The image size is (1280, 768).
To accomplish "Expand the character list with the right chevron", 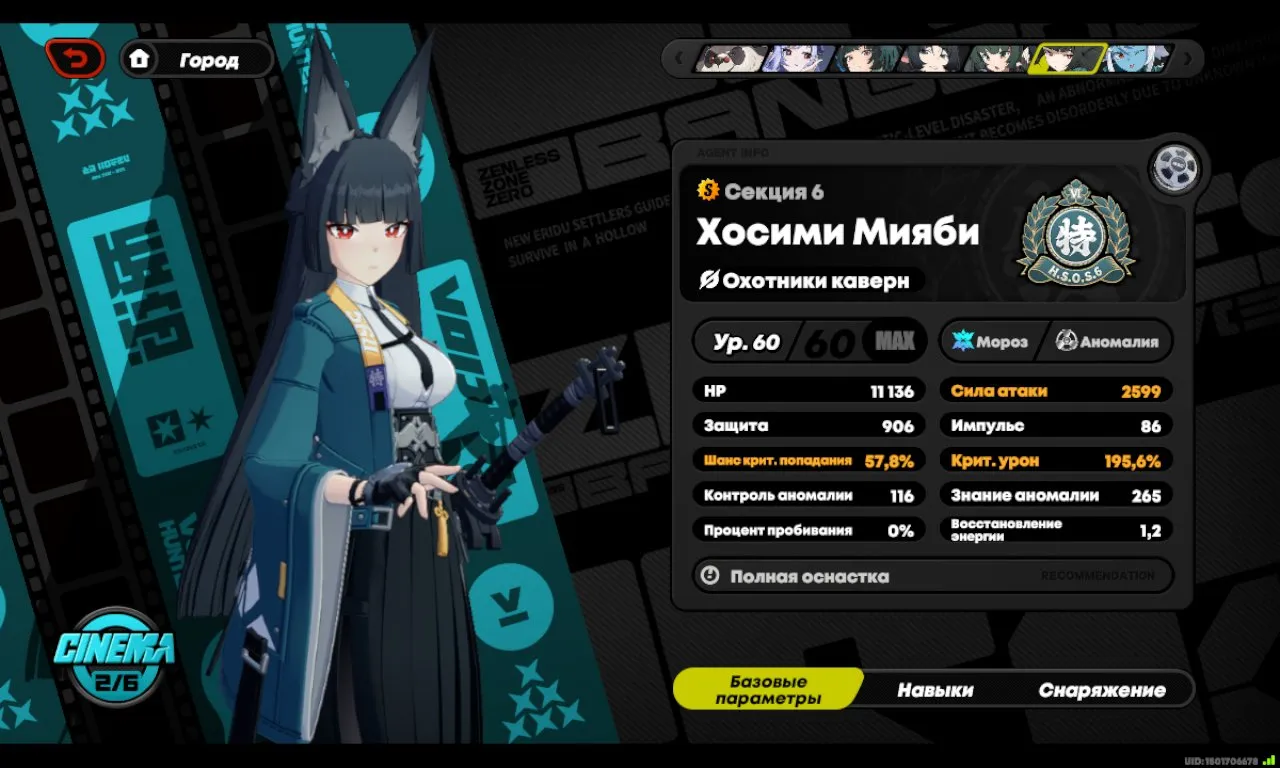I will click(x=1186, y=58).
